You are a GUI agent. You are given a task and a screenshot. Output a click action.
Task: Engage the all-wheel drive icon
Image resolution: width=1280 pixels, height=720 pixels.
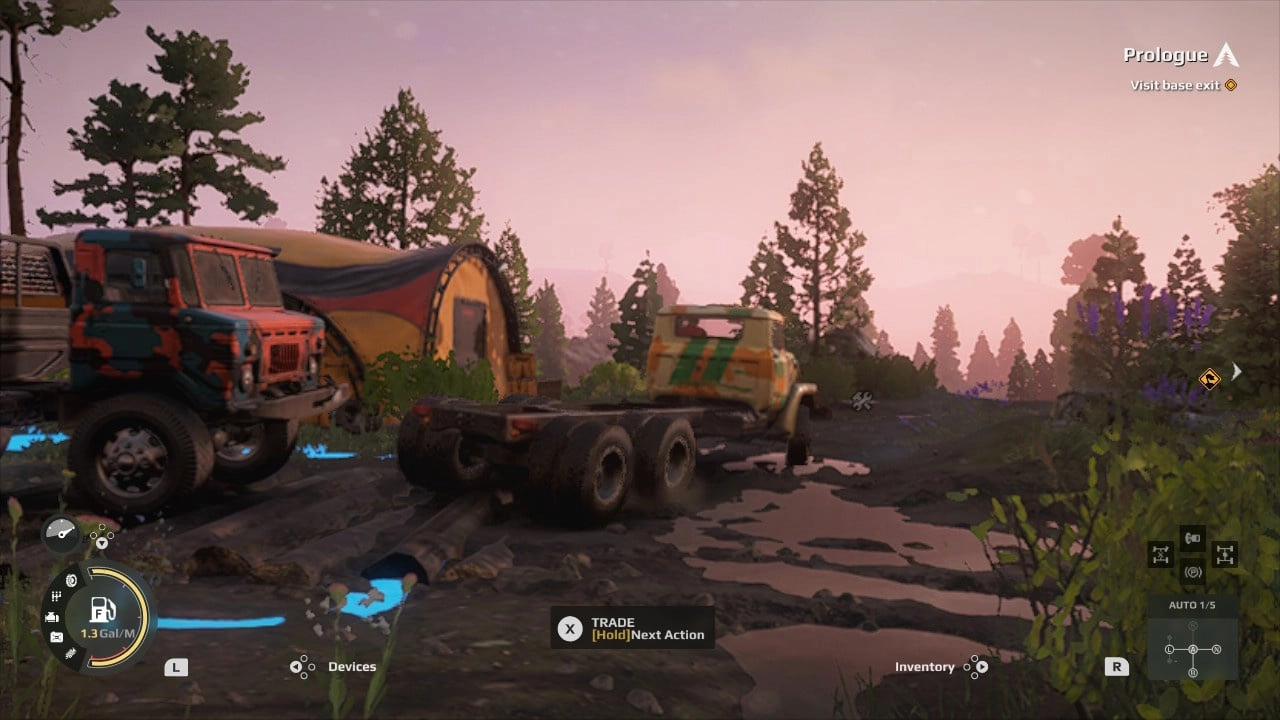click(1226, 554)
